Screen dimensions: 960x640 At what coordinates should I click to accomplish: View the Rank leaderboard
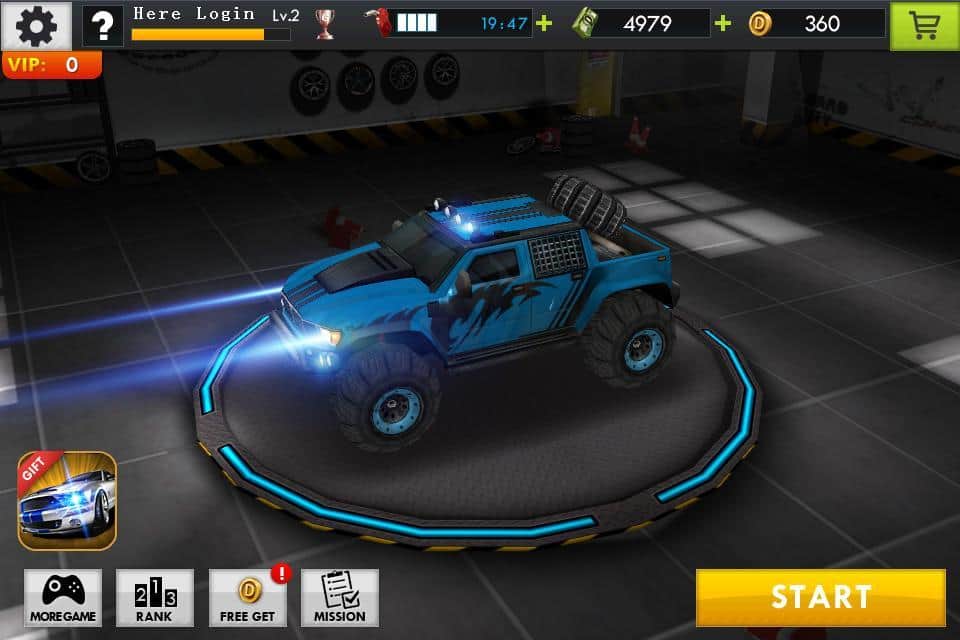[x=155, y=598]
